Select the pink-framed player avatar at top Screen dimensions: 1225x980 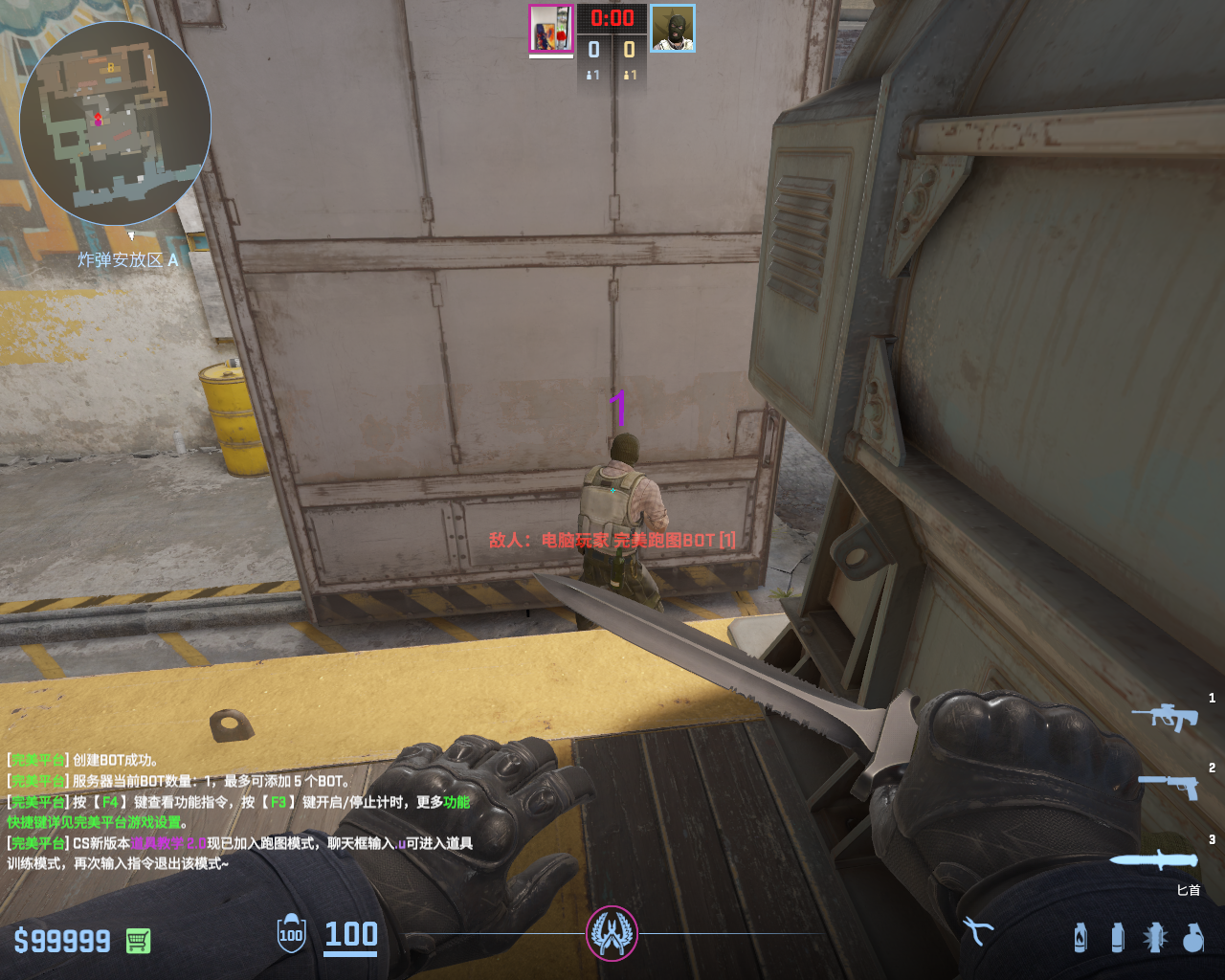point(550,29)
